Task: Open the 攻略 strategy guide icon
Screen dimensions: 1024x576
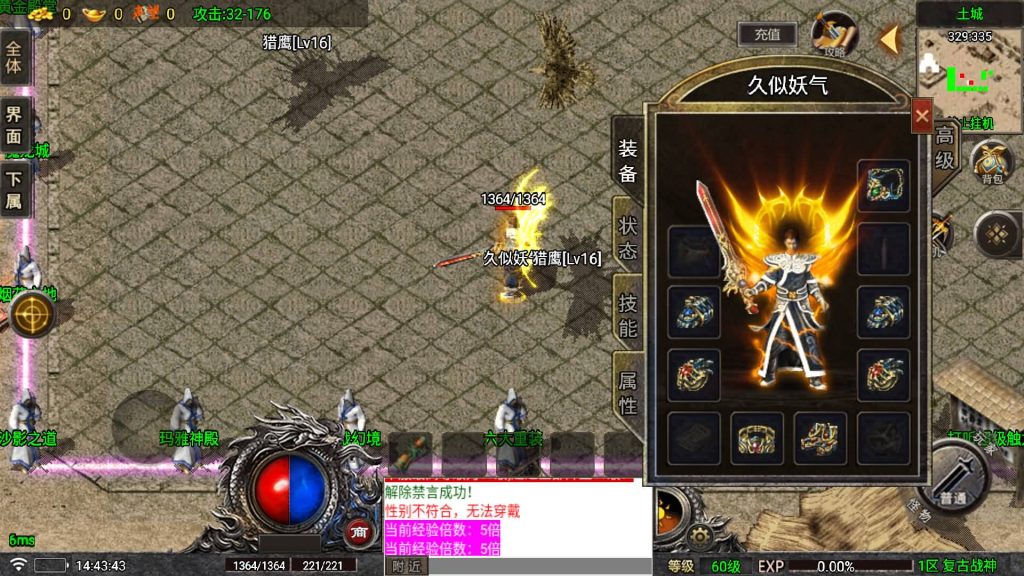Action: [x=834, y=34]
